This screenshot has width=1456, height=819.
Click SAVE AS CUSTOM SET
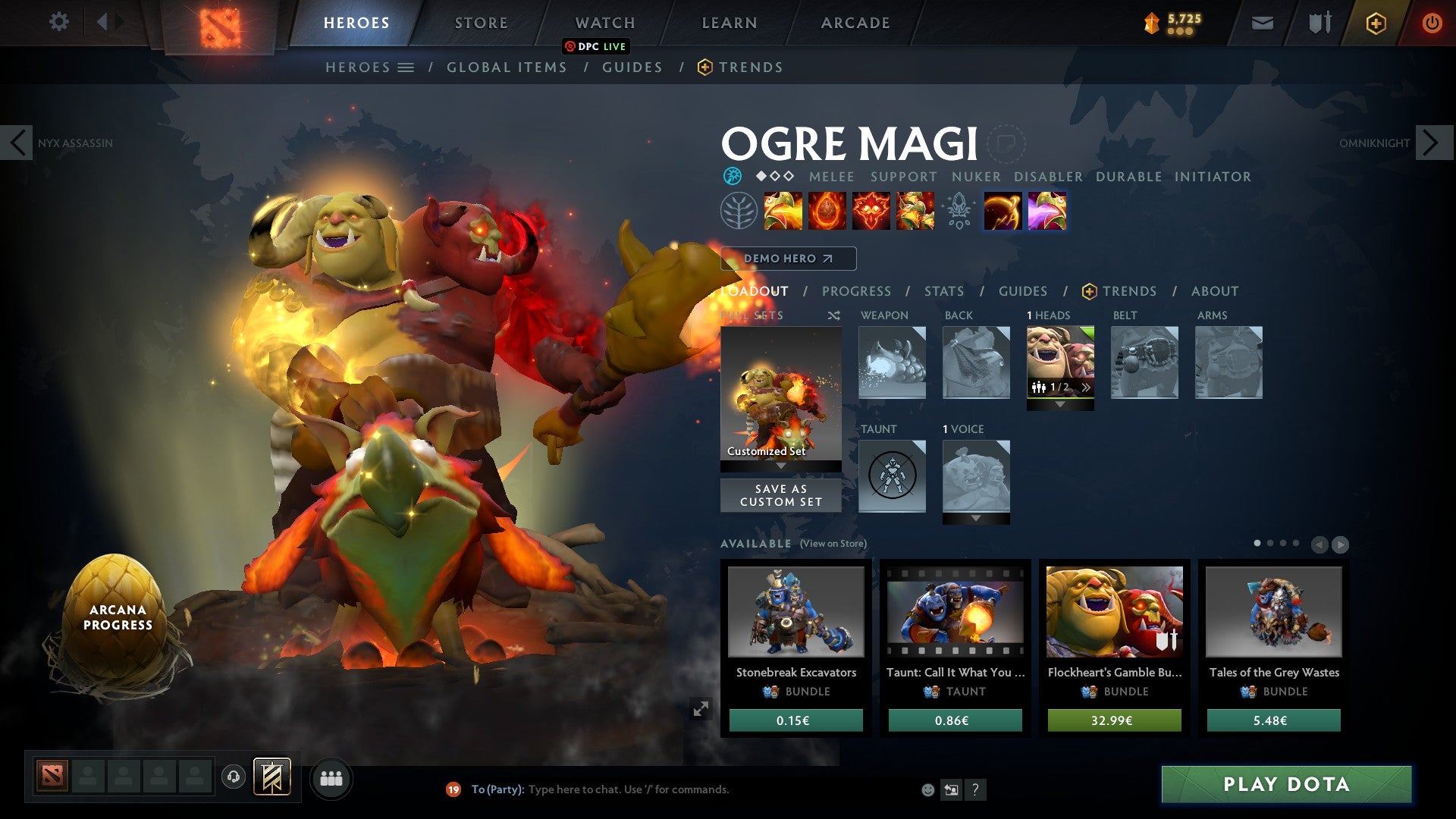[780, 494]
